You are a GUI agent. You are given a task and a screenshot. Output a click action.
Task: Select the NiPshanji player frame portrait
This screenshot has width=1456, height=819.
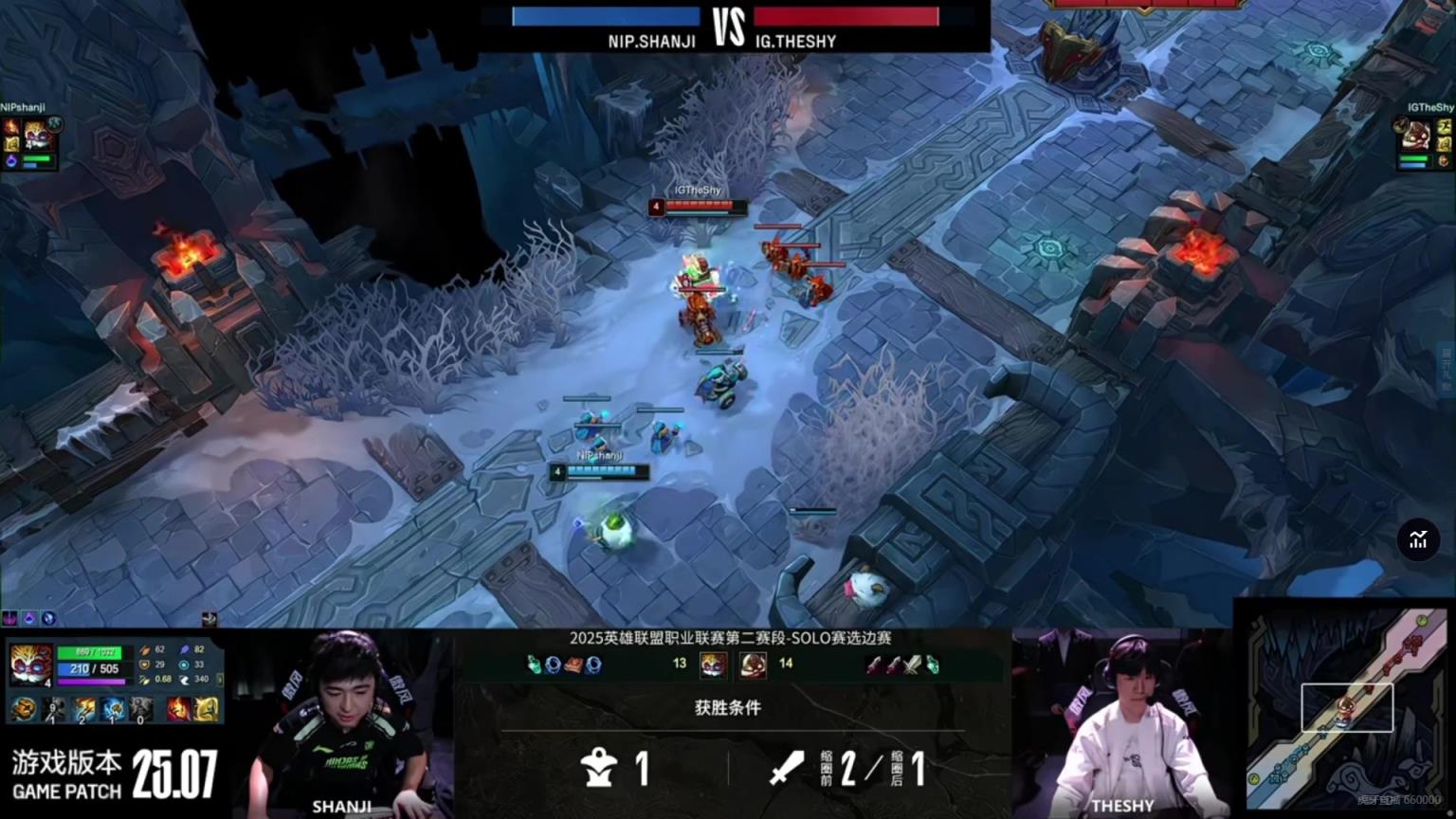[x=36, y=136]
